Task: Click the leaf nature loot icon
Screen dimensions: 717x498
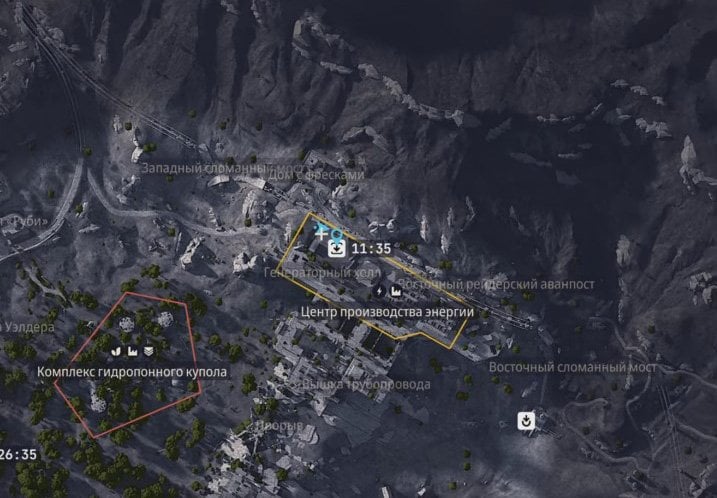Action: click(x=114, y=351)
